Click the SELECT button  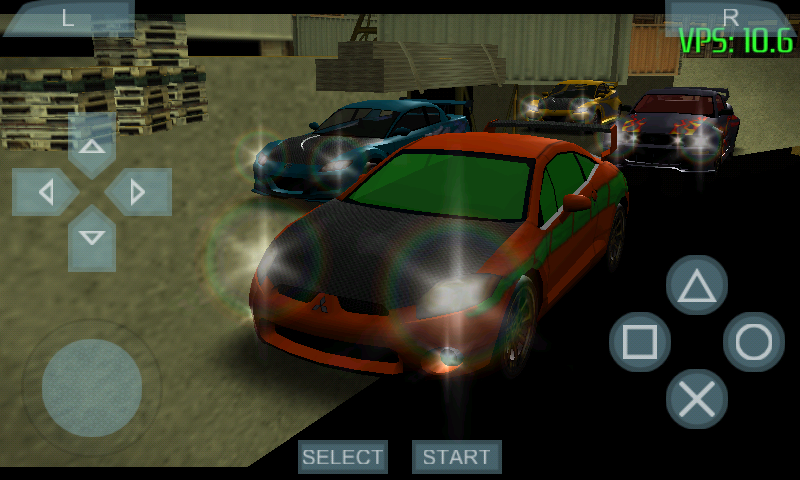coord(343,457)
